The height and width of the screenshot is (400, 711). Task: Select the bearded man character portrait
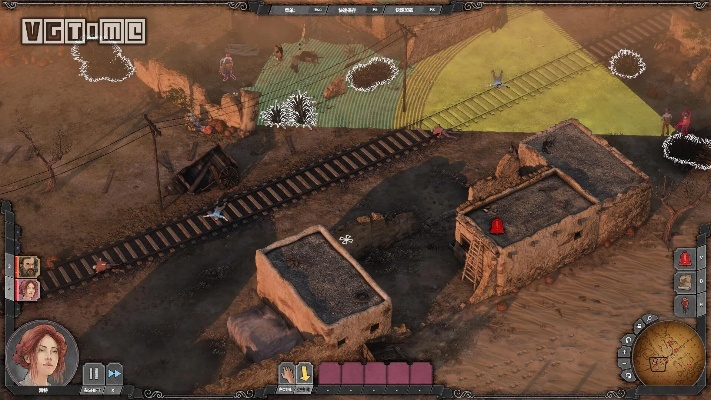[x=28, y=266]
